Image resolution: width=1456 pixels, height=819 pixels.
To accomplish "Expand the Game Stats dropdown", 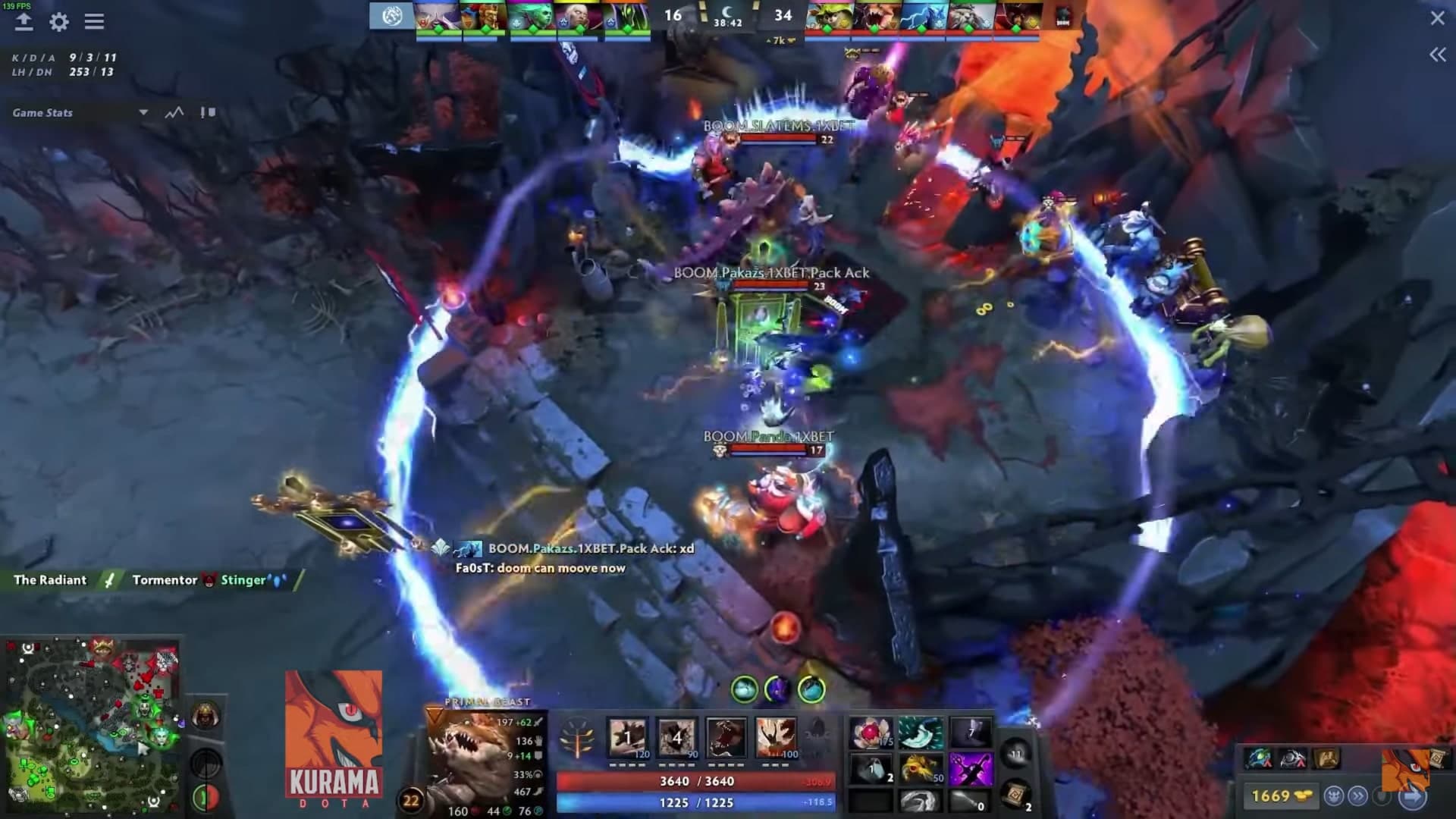I will click(143, 113).
